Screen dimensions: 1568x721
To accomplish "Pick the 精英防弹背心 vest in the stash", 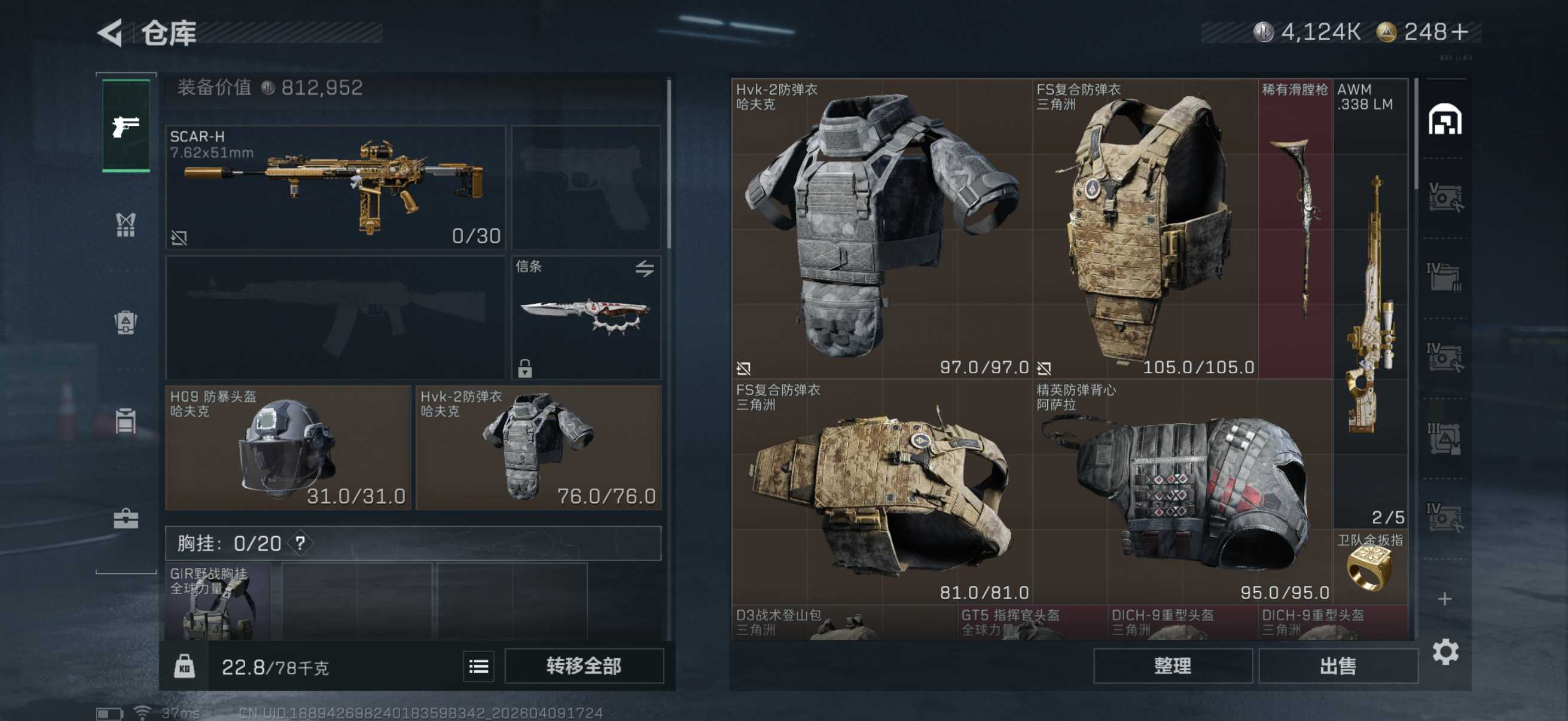I will tap(1181, 493).
